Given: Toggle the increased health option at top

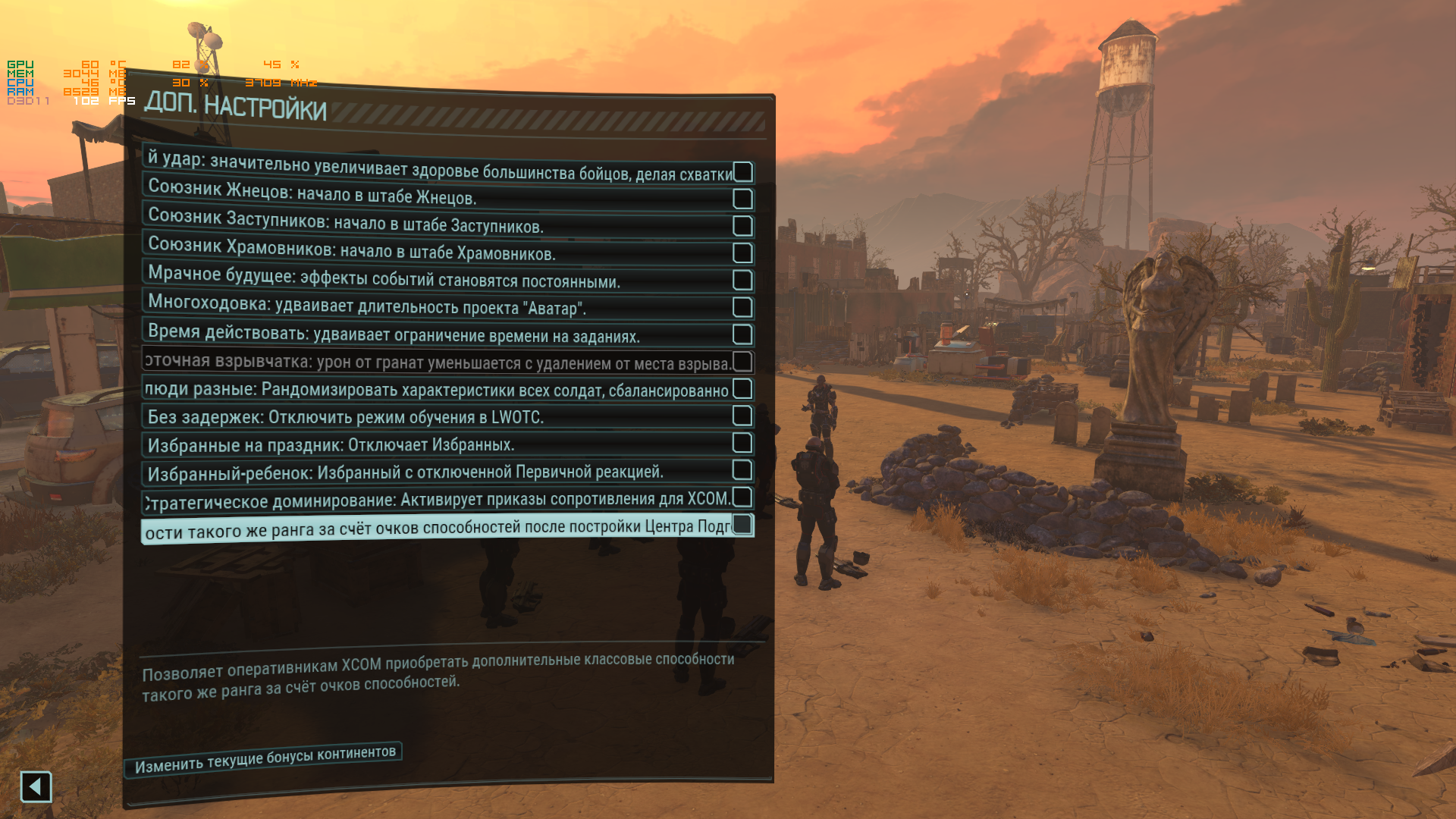Looking at the screenshot, I should click(742, 172).
